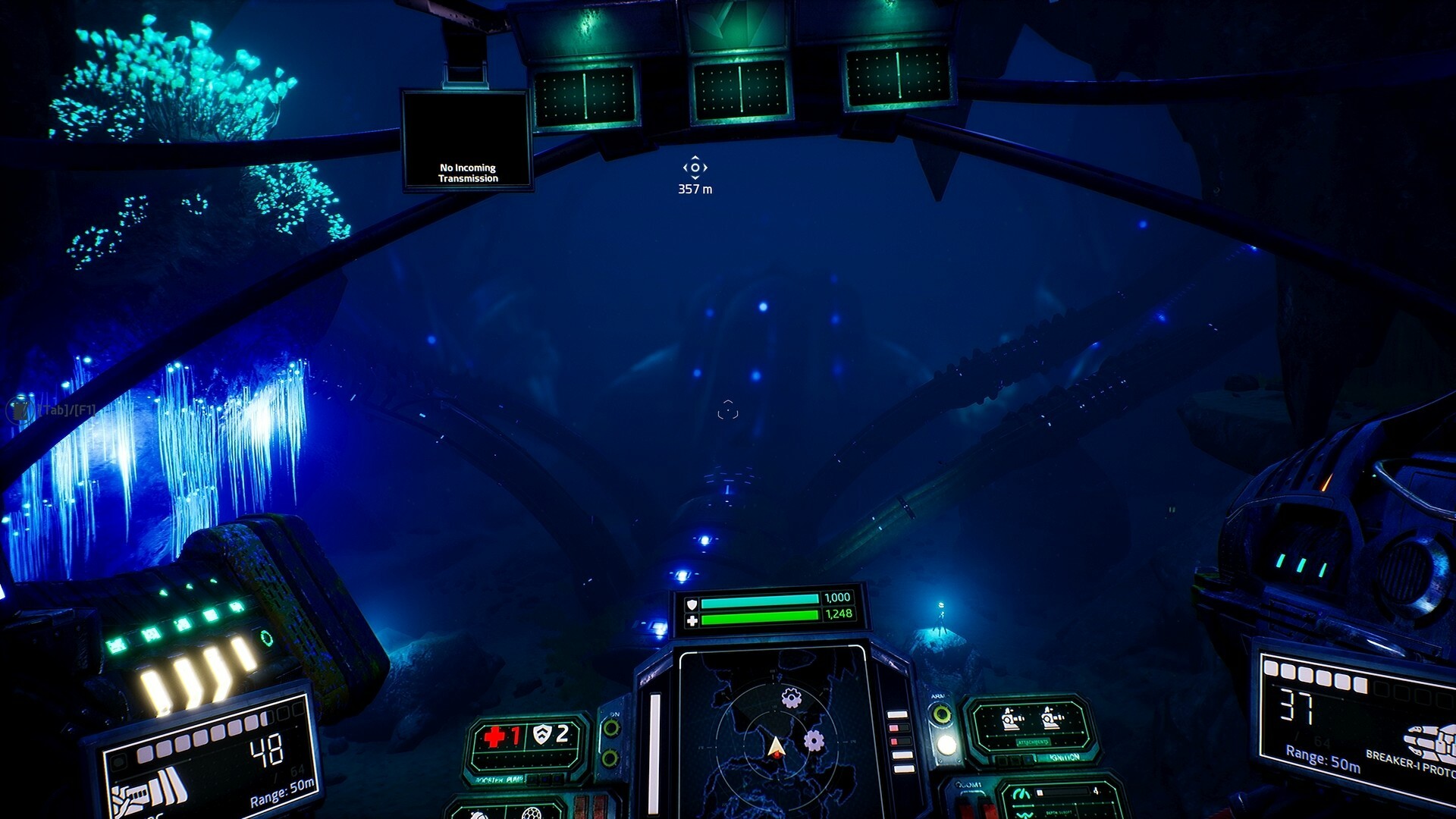
Task: Toggle the ARM knob on the right console
Action: click(941, 714)
